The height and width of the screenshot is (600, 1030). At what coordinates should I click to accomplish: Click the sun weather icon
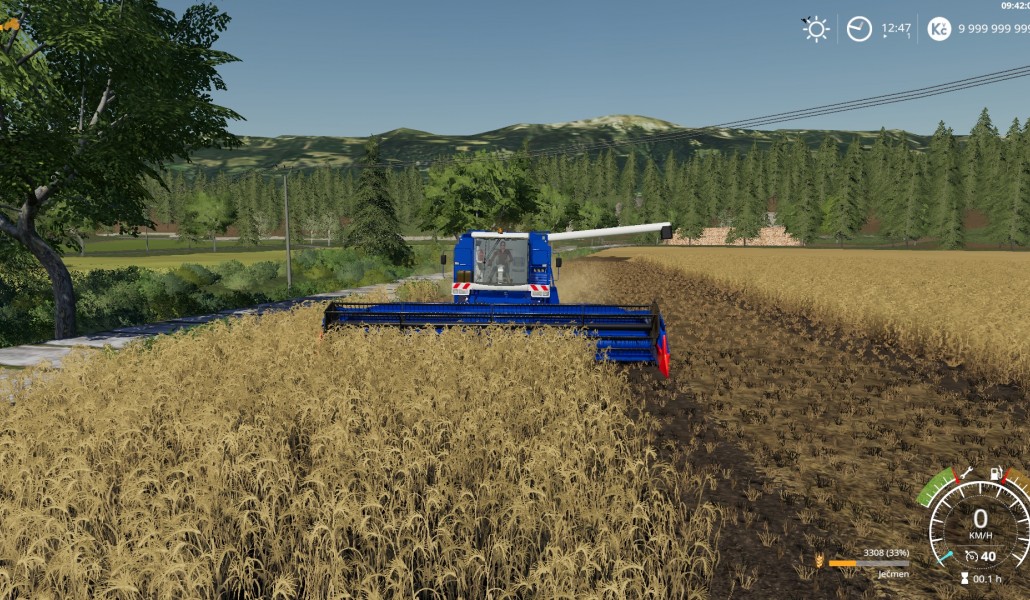click(816, 29)
